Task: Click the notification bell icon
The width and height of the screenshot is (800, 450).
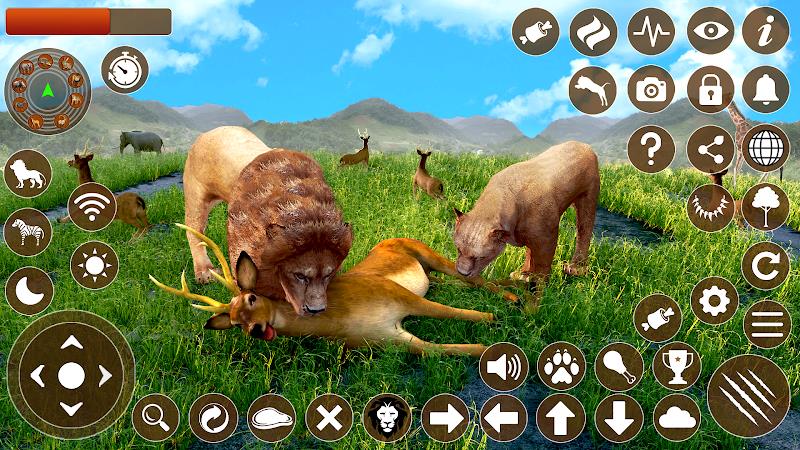Action: (766, 90)
